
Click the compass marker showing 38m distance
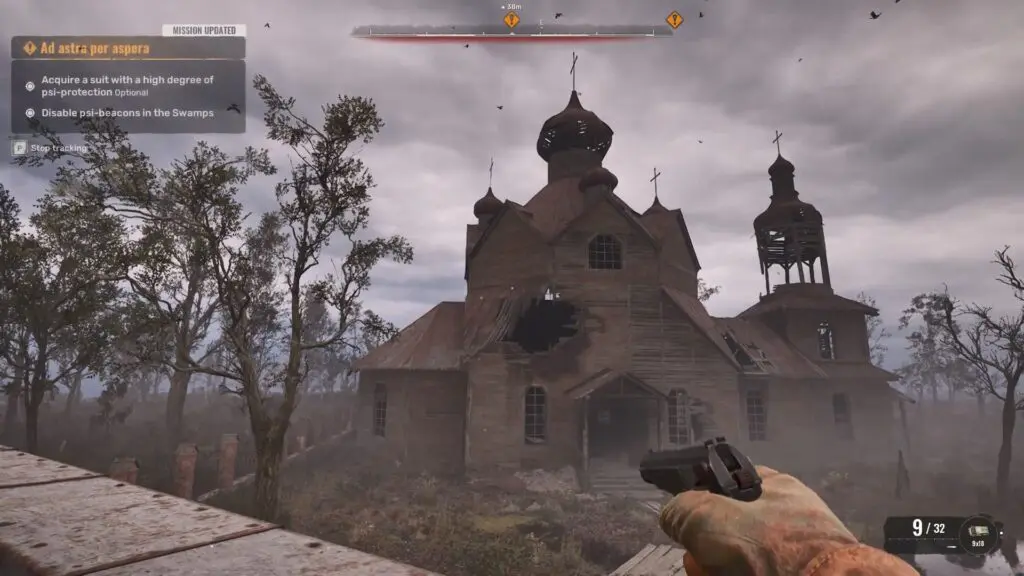coord(512,19)
